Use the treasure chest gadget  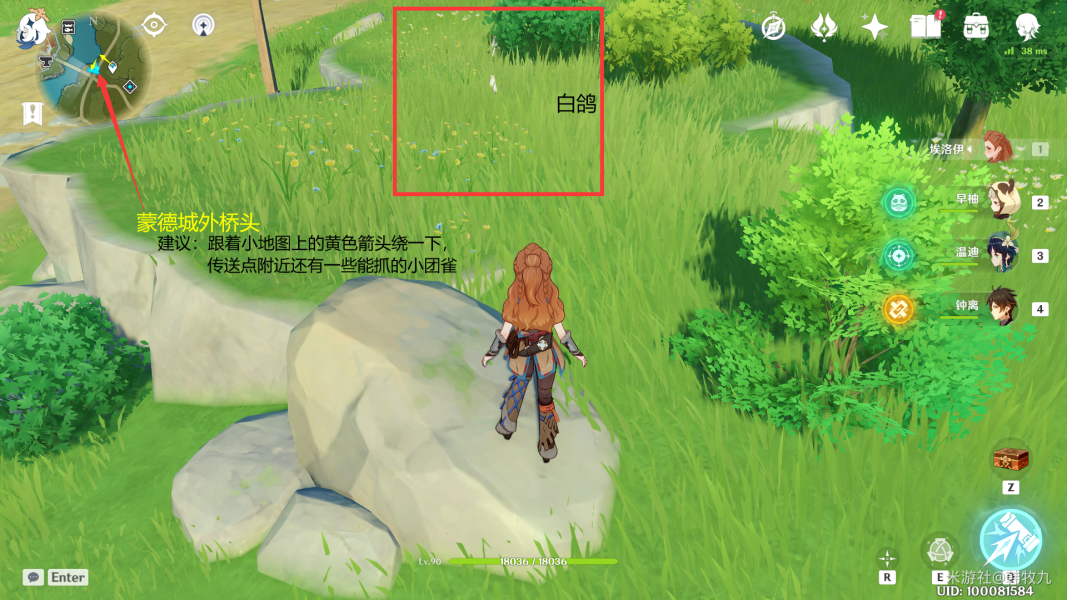tap(1010, 460)
